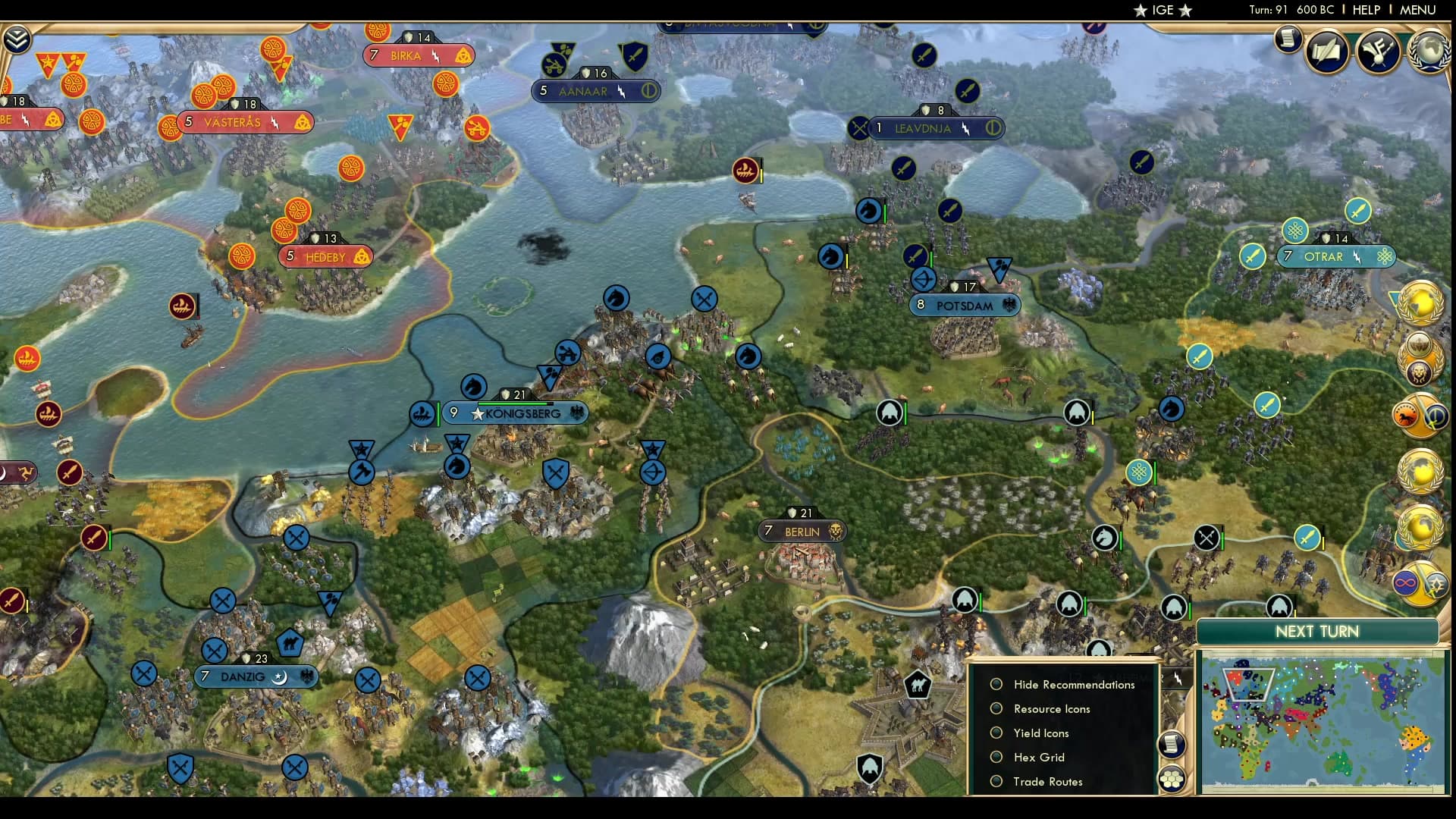Turn on Yield Icons display

(996, 733)
